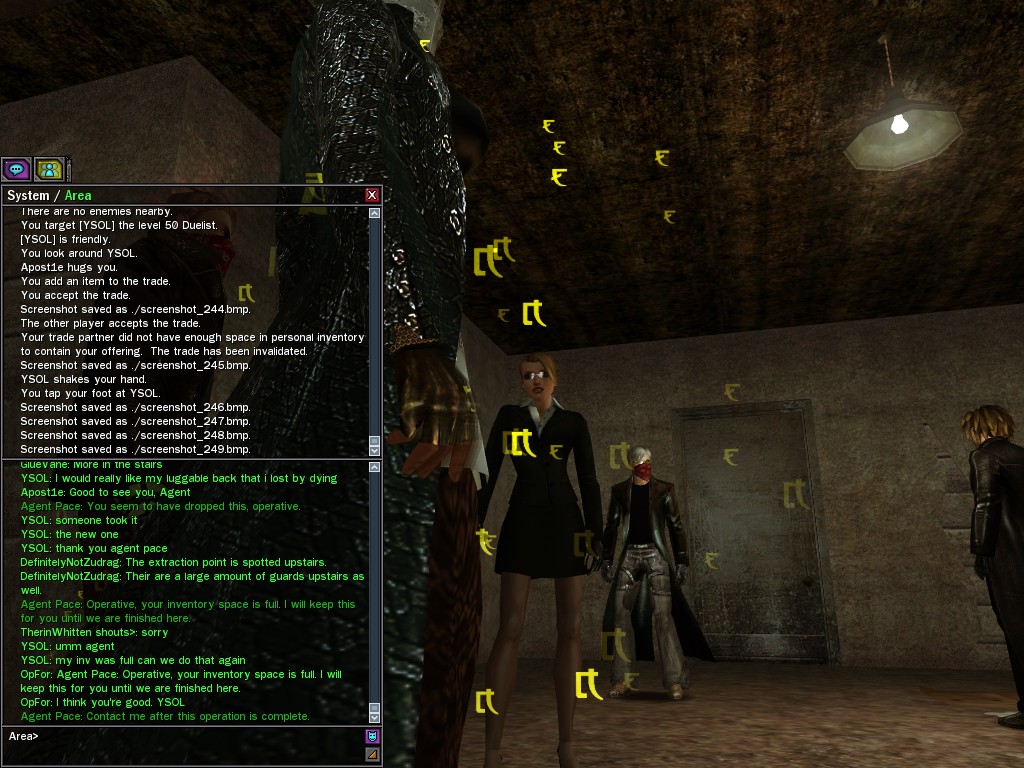Select the System label in the chat title
1024x768 pixels.
27,196
